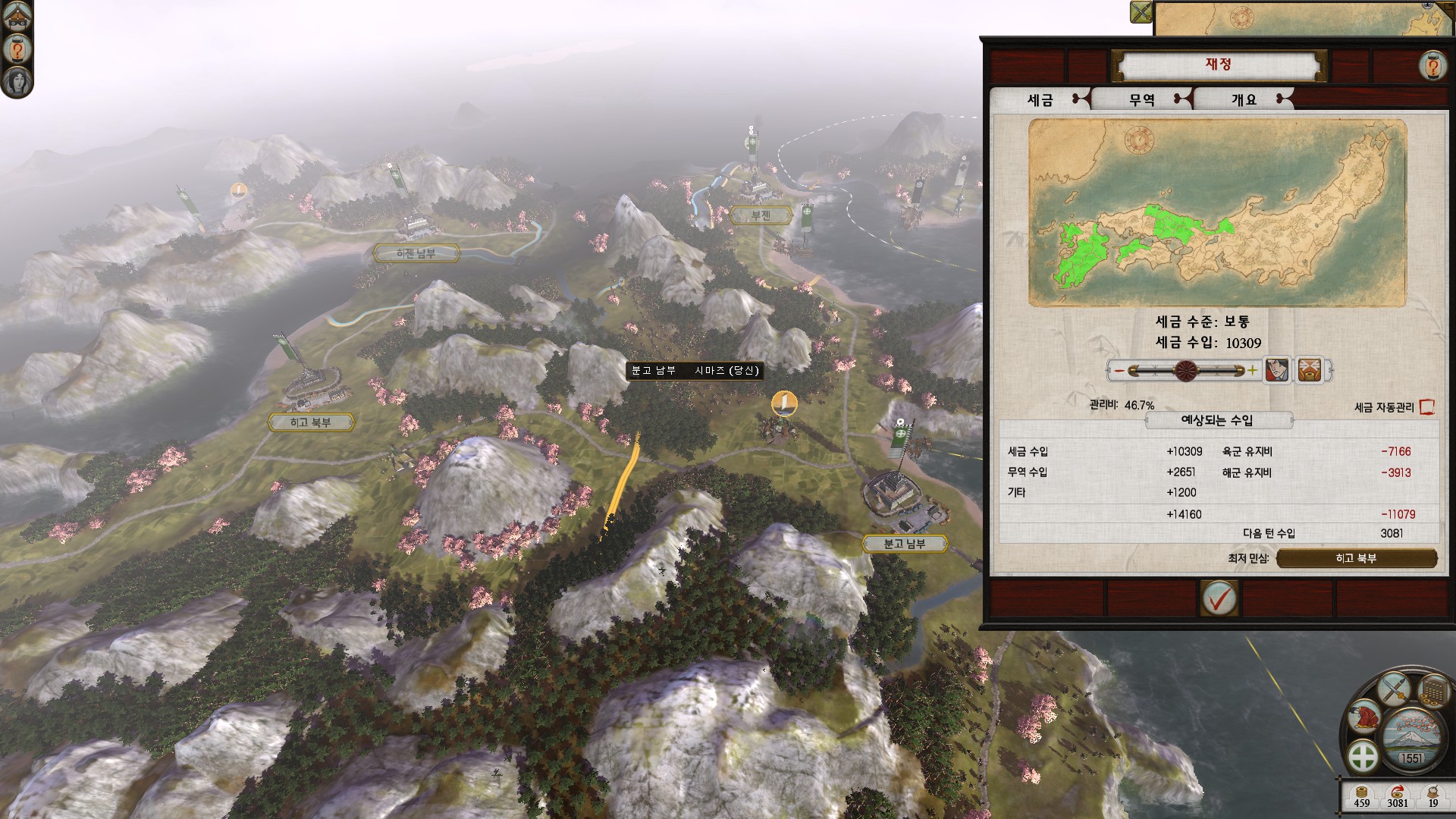1456x819 pixels.
Task: Open the 개요 (overview) tab
Action: [x=1244, y=99]
